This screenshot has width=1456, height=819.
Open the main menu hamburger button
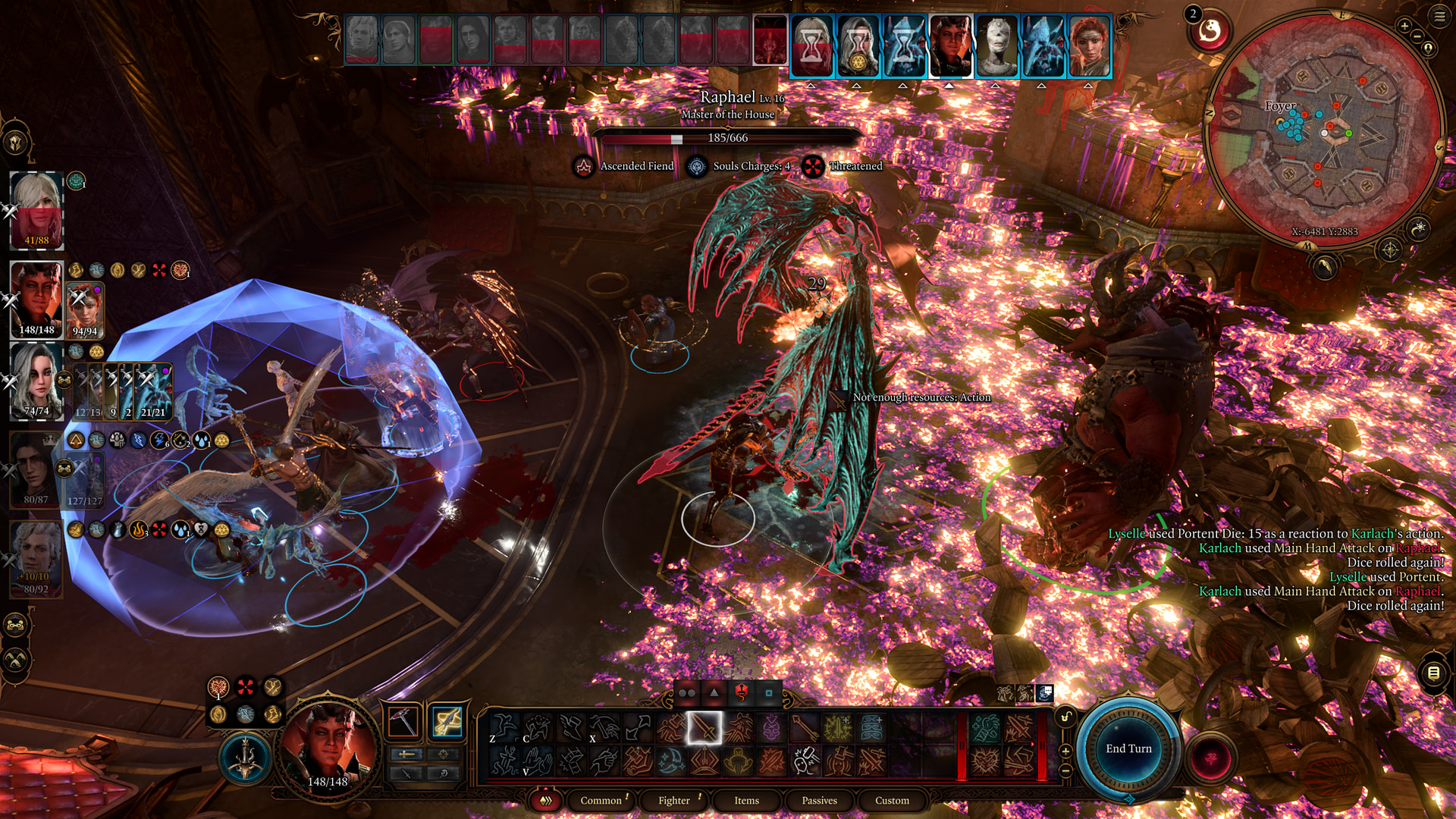[x=1439, y=17]
